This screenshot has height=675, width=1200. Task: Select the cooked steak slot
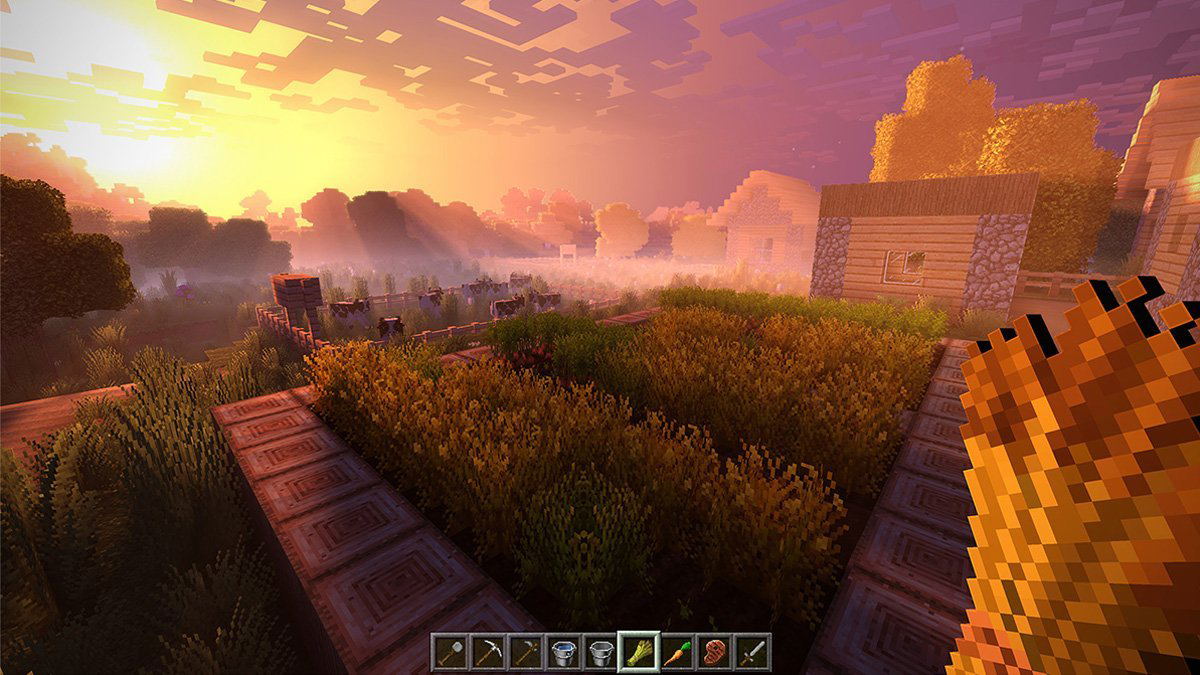point(714,652)
